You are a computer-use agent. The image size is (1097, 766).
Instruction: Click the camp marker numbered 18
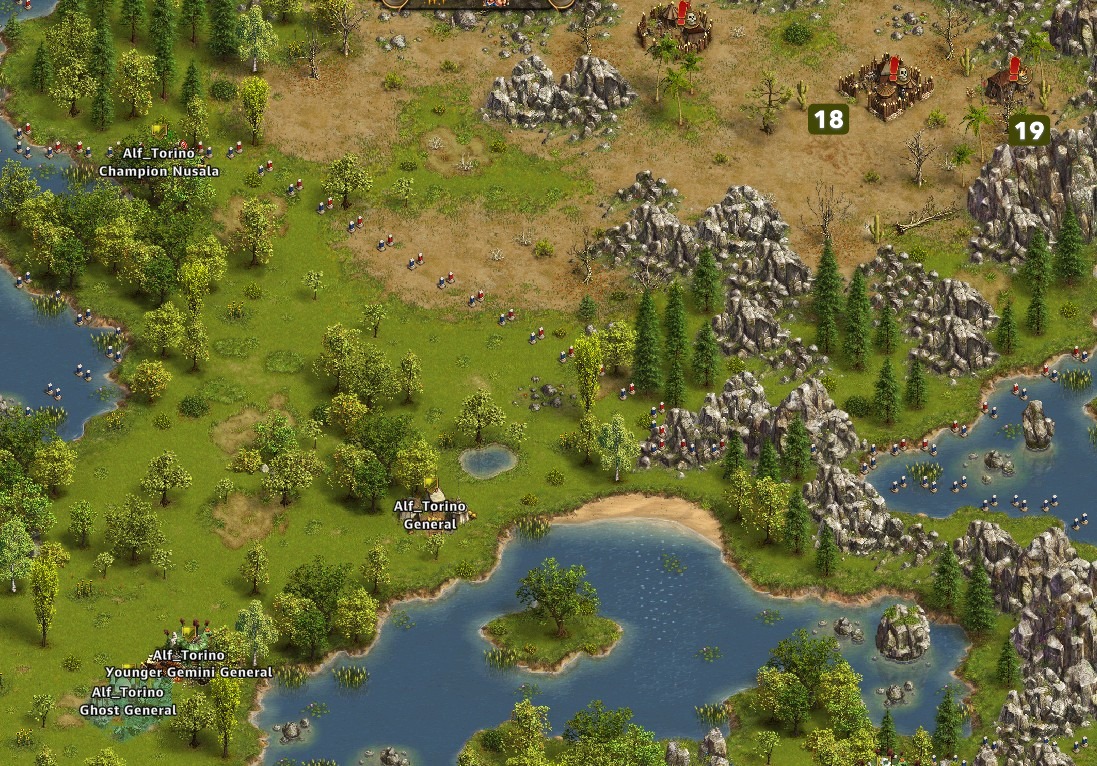click(828, 120)
